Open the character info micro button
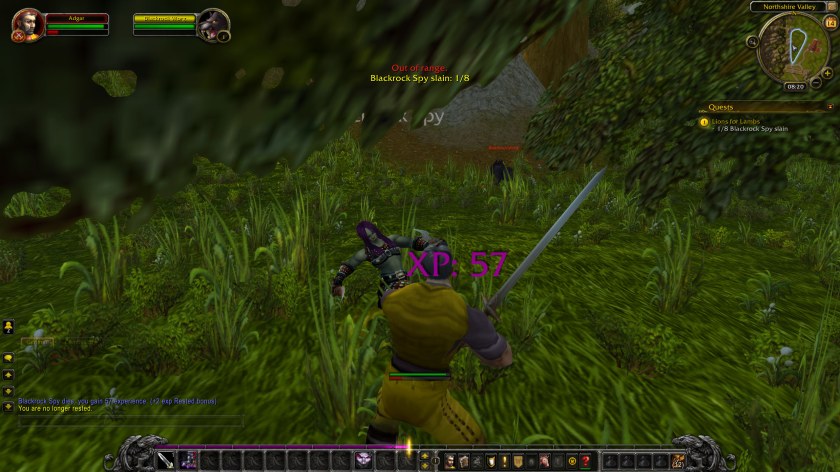840x472 pixels. click(450, 460)
